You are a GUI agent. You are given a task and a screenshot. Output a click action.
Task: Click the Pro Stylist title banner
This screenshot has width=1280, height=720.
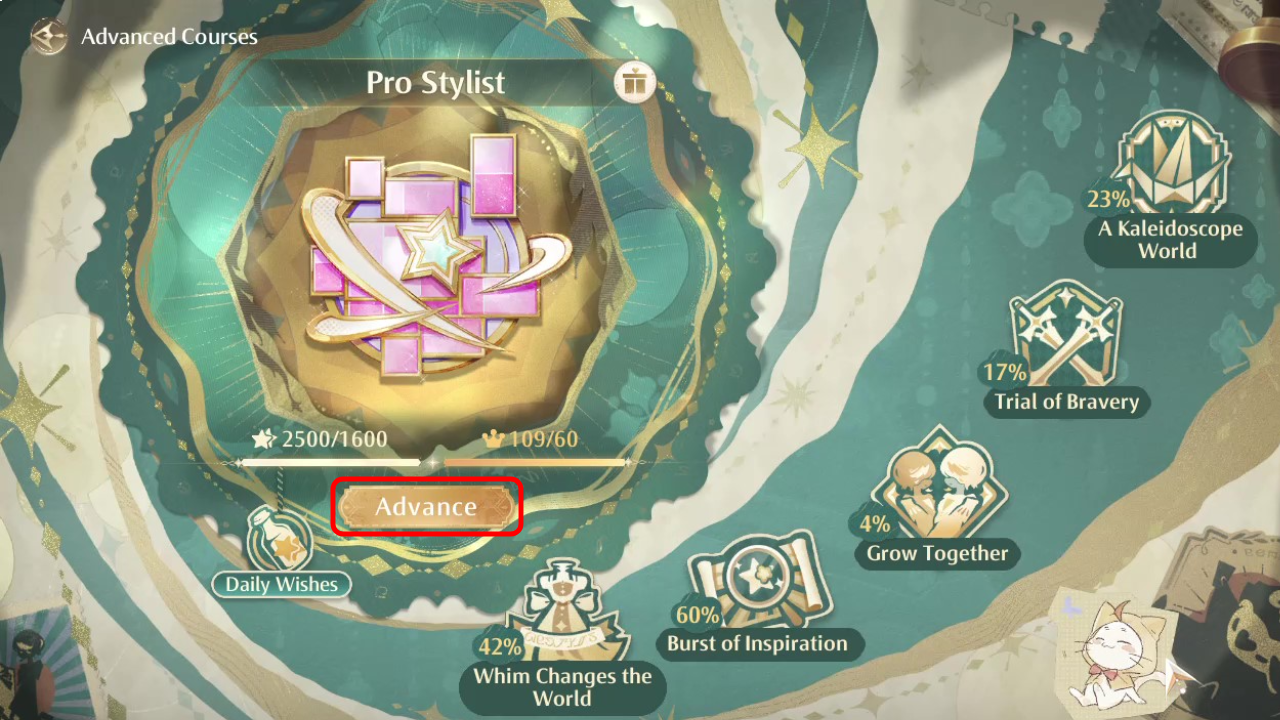point(437,83)
